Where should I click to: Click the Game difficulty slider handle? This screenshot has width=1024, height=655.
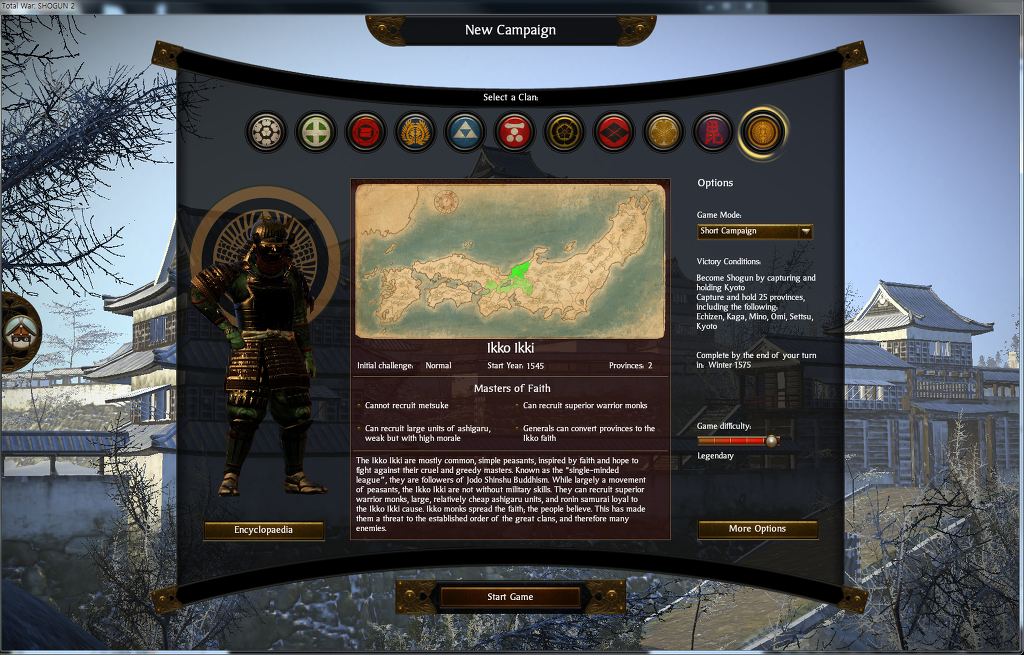point(771,440)
